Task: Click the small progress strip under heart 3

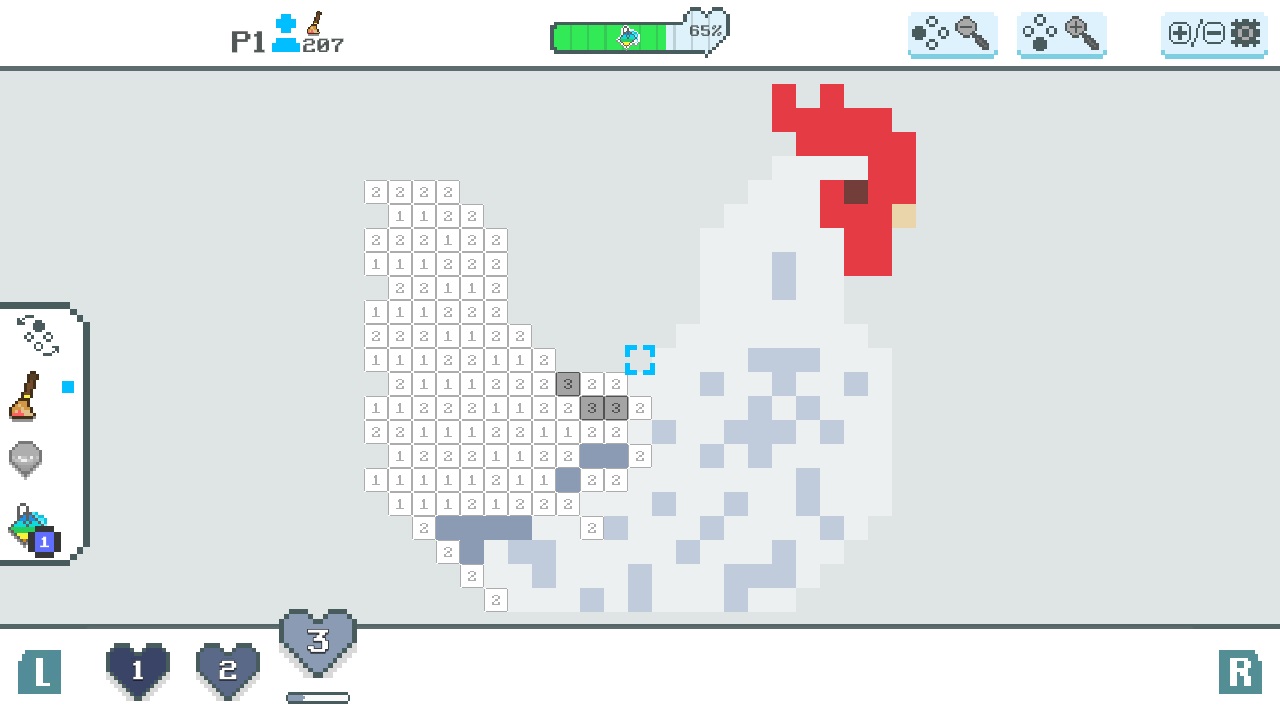Action: 318,697
